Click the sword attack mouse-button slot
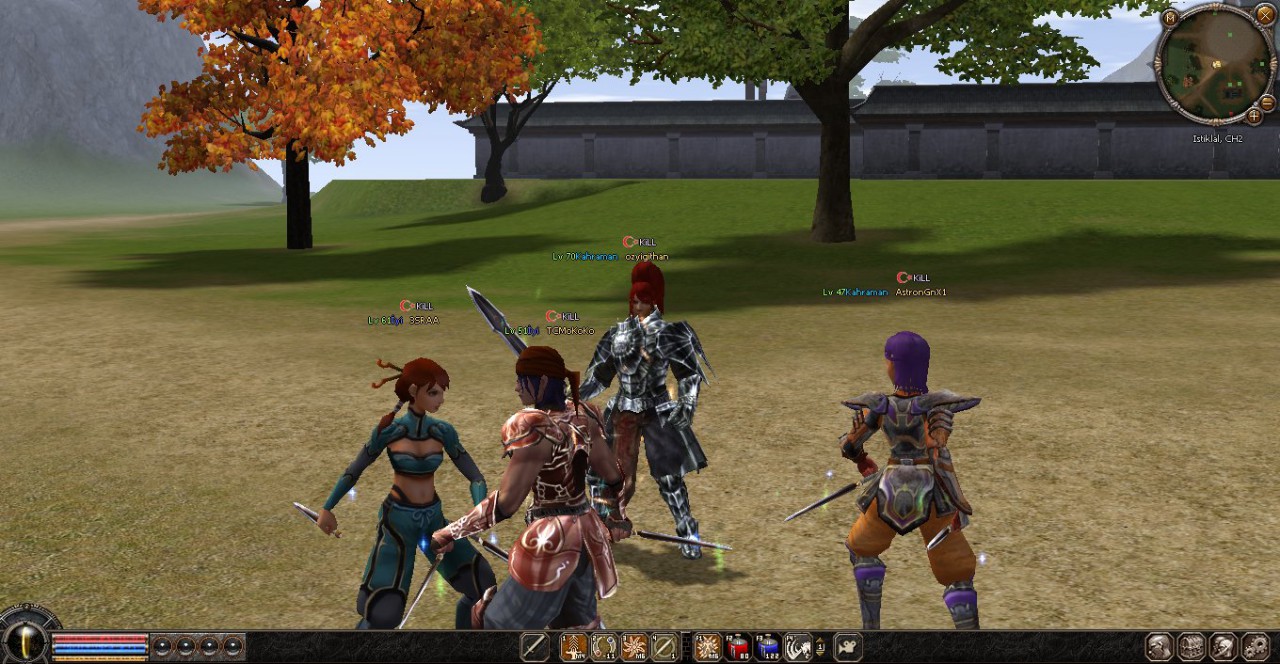The width and height of the screenshot is (1280, 664). 535,647
